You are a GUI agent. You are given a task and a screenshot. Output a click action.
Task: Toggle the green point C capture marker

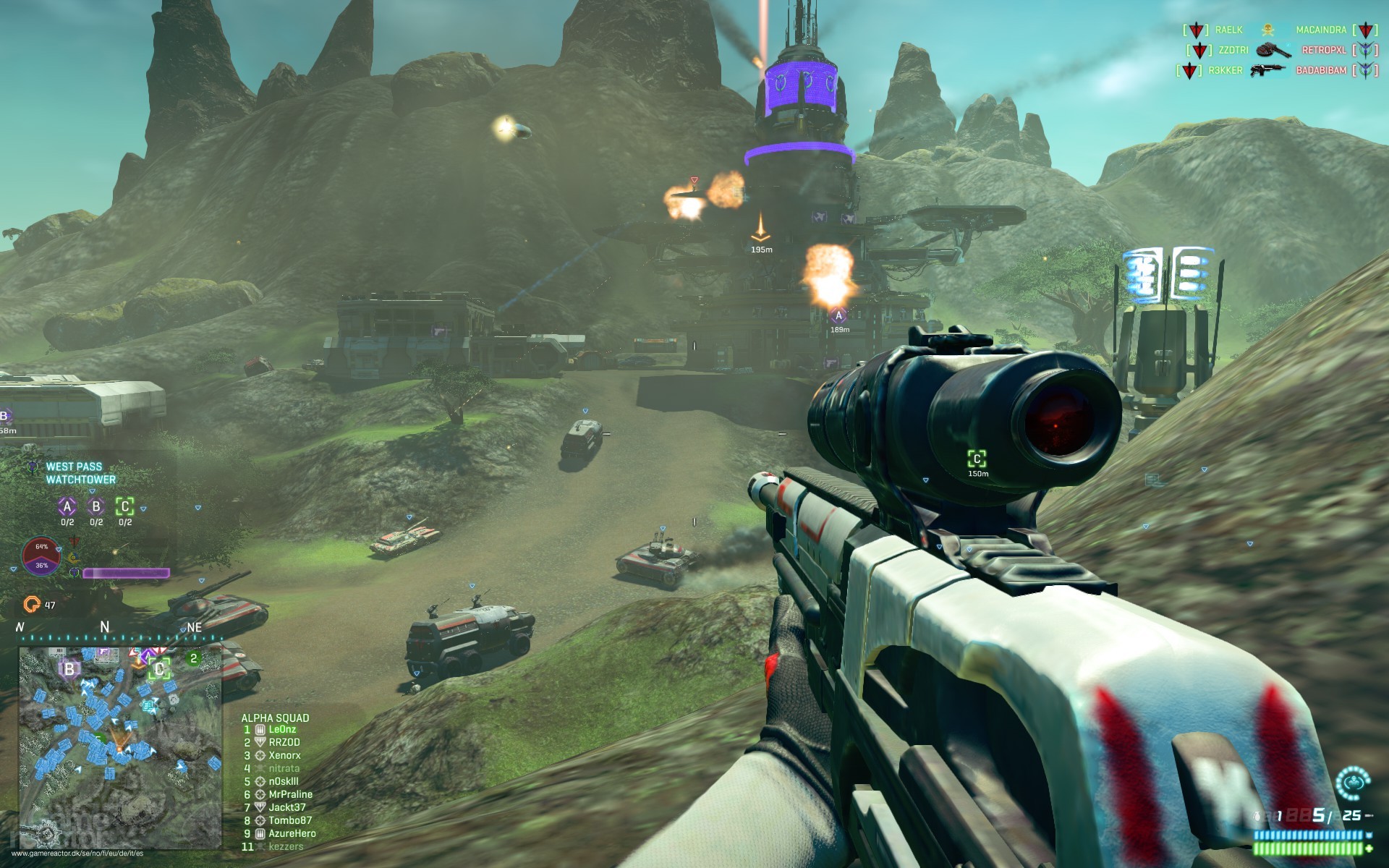coord(124,506)
